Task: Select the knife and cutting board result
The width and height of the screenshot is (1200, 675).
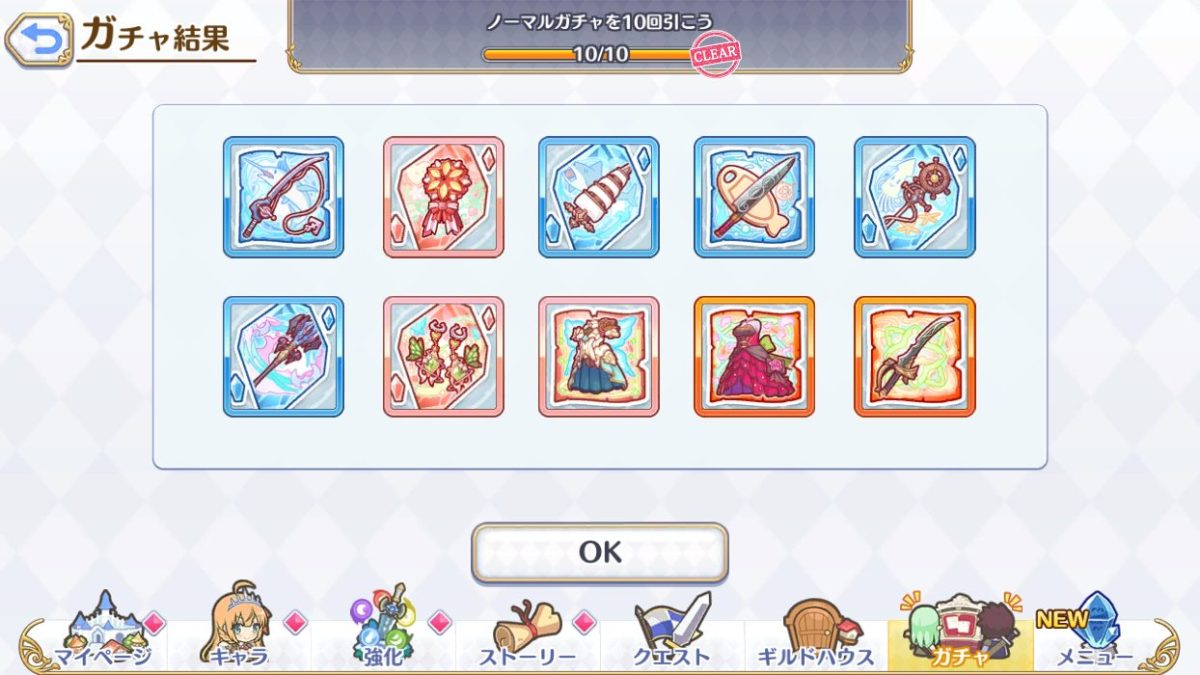Action: (x=754, y=197)
